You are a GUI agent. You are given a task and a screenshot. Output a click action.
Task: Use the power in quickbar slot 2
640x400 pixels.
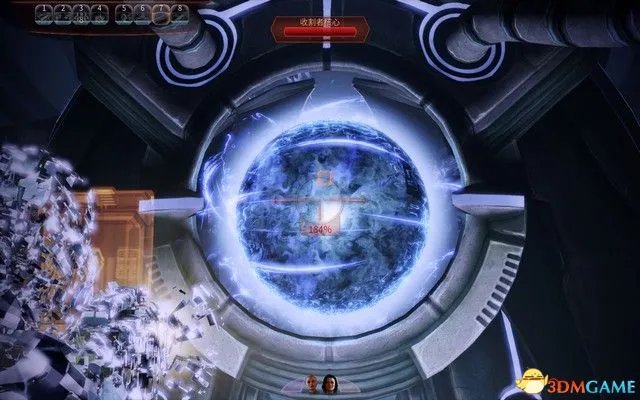(61, 15)
